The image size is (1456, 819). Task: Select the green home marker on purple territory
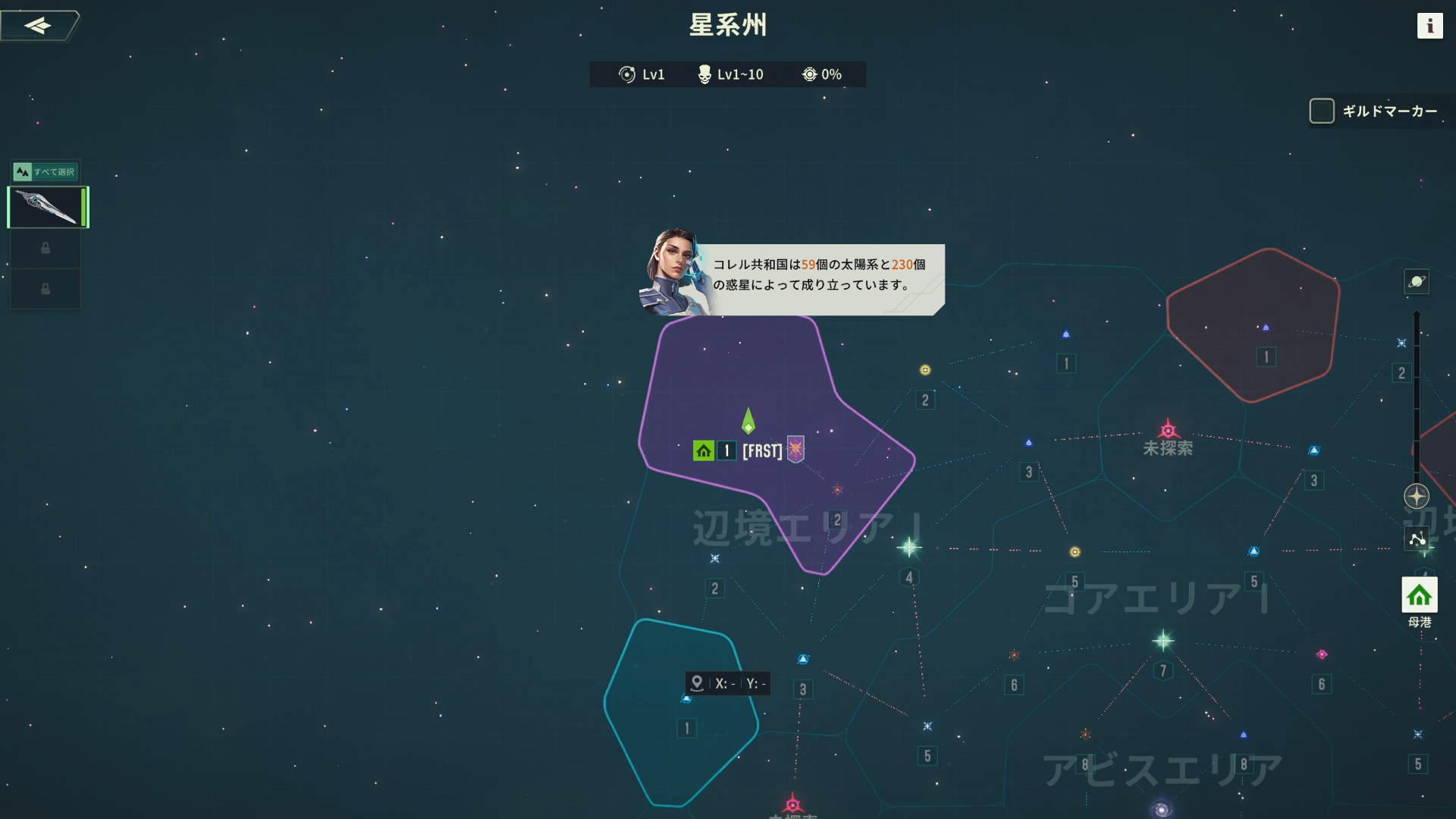704,450
